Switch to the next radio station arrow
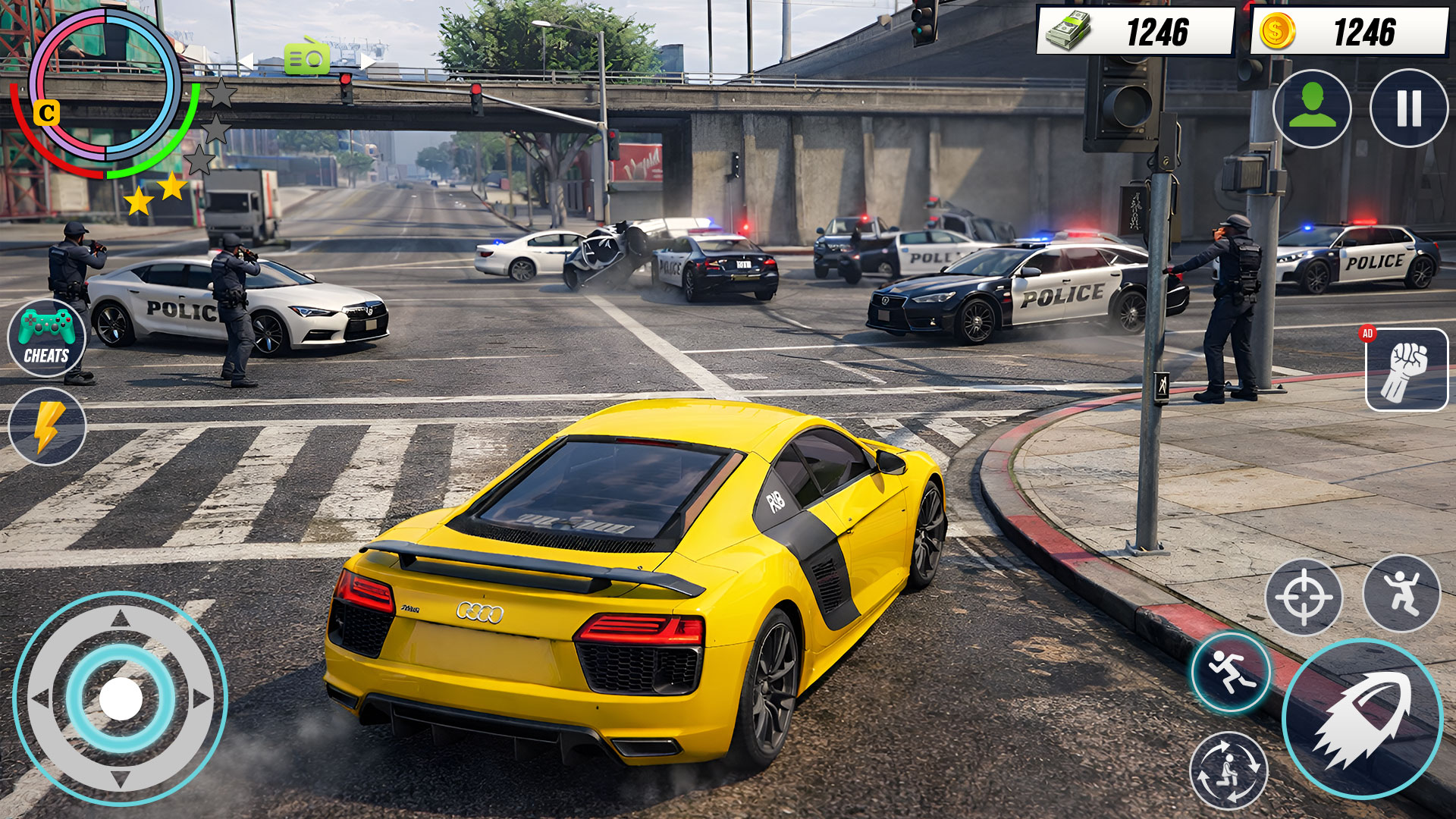Screen dimensions: 1456x819 (x=368, y=61)
